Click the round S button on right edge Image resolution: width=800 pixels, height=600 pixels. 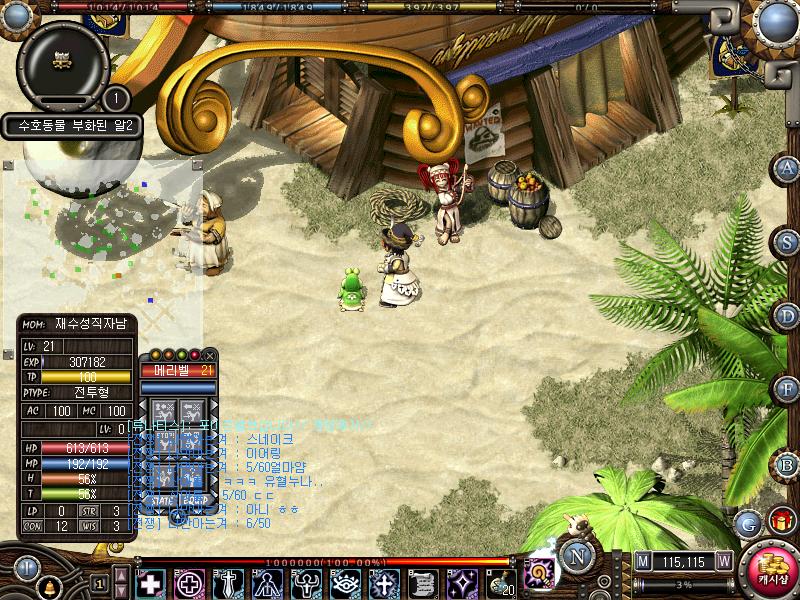(788, 241)
